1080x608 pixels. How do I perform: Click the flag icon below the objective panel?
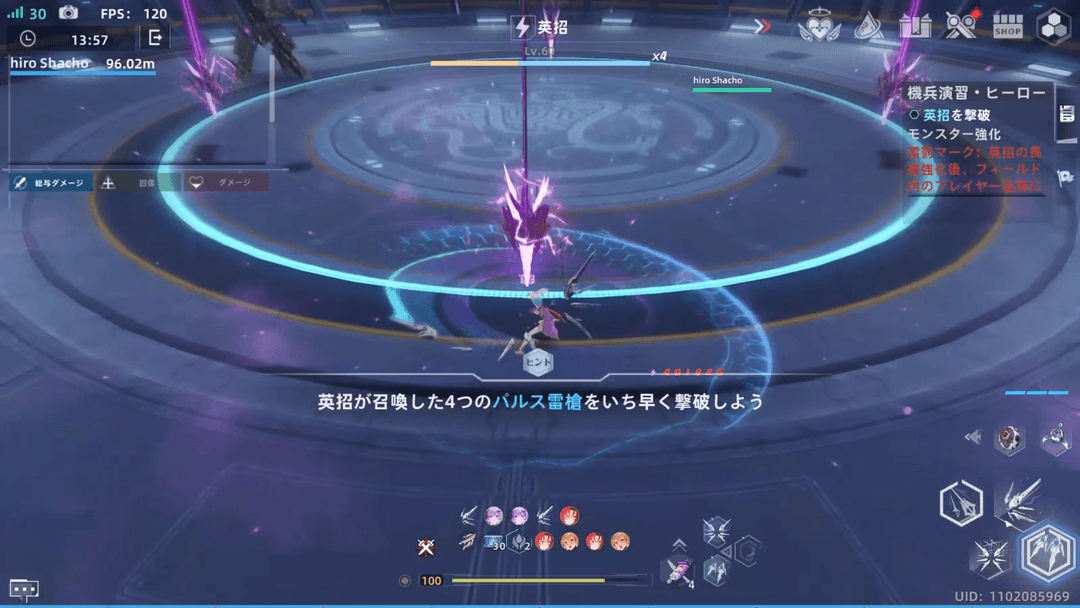pyautogui.click(x=1065, y=177)
